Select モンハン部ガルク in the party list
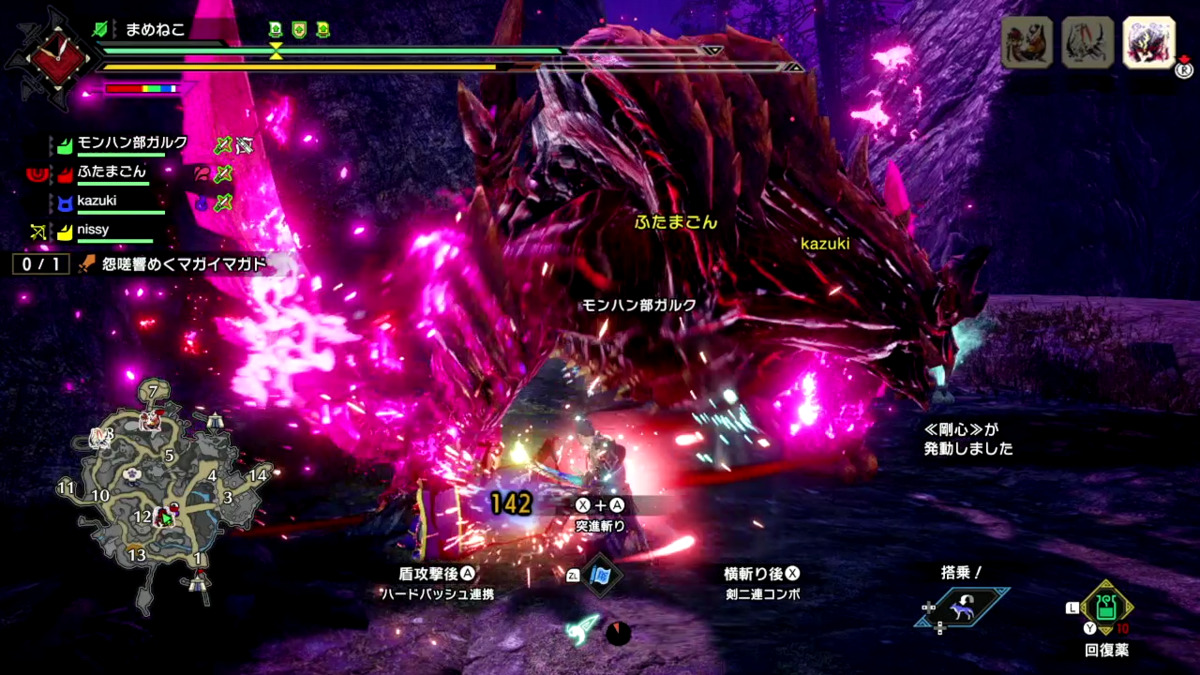 pyautogui.click(x=132, y=144)
